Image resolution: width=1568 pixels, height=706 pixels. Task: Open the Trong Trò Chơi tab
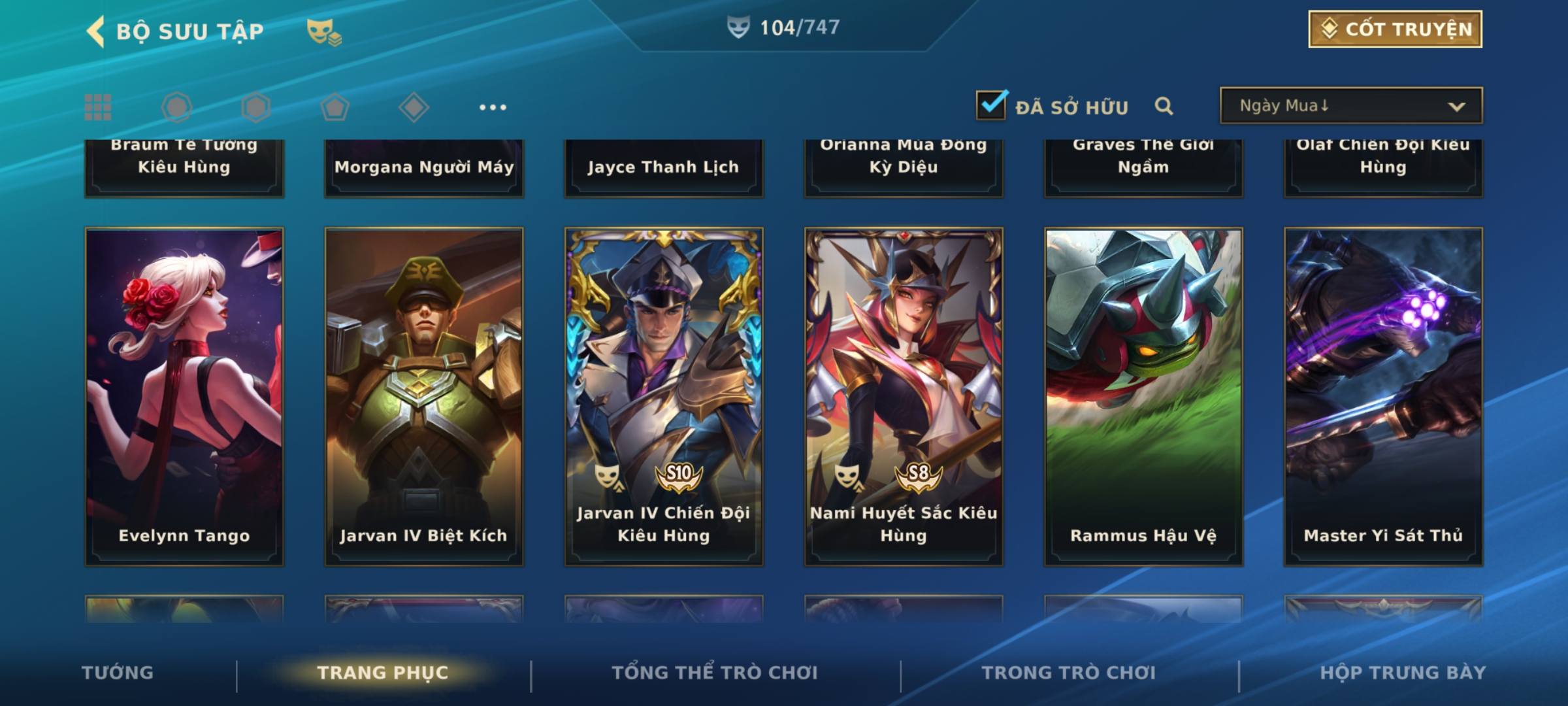[1068, 673]
